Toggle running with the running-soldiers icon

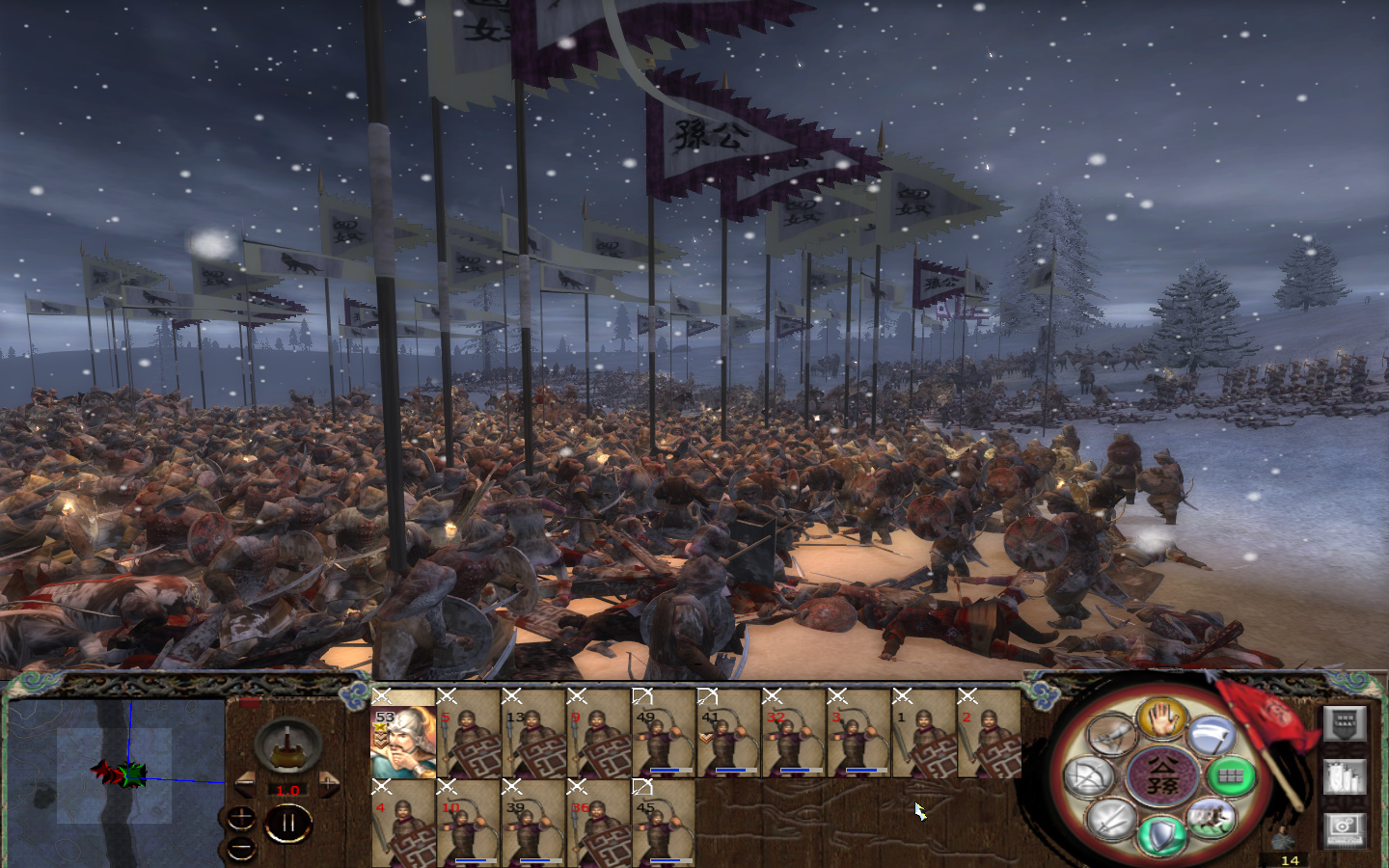point(1212,819)
